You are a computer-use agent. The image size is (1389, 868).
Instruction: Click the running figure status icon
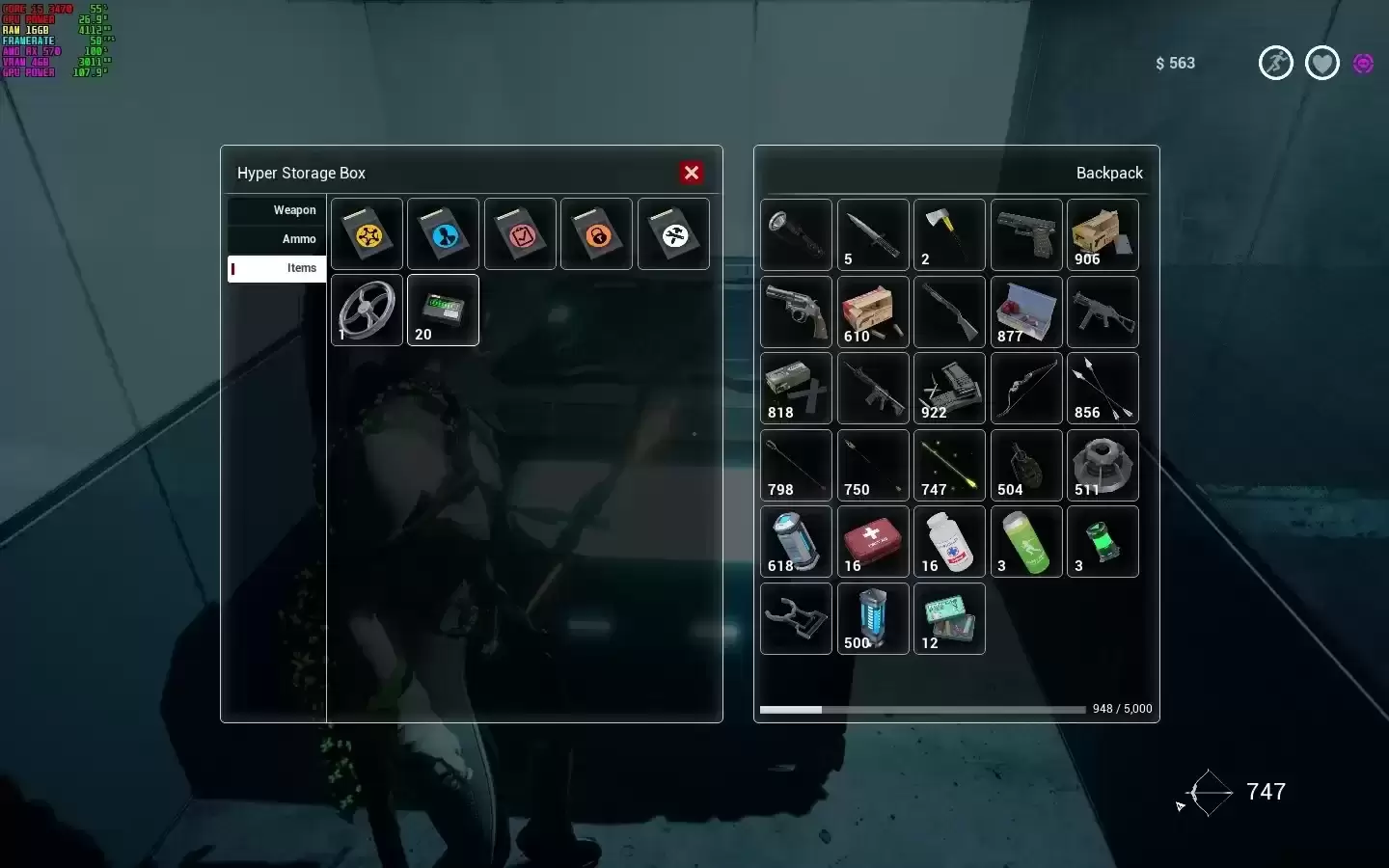click(x=1275, y=64)
